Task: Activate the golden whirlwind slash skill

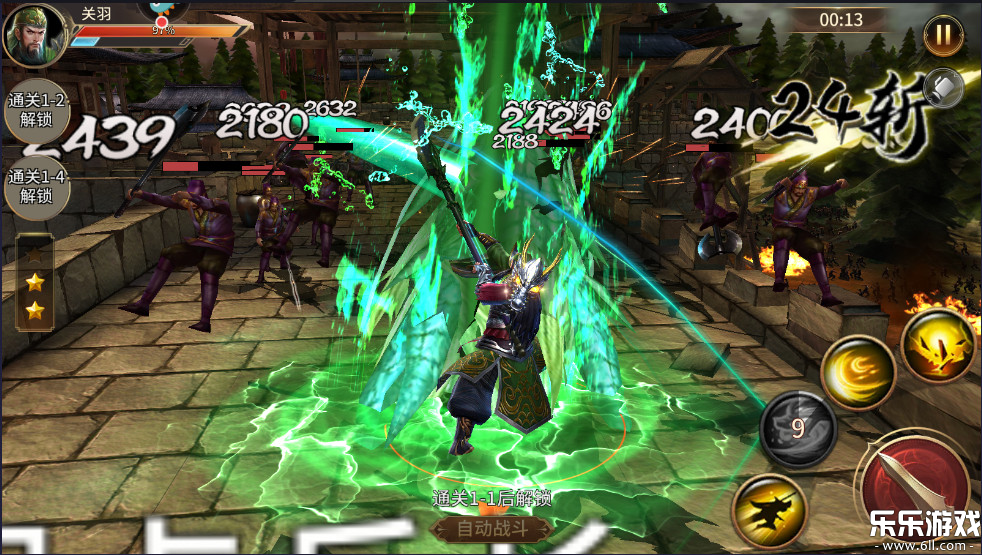Action: (857, 372)
